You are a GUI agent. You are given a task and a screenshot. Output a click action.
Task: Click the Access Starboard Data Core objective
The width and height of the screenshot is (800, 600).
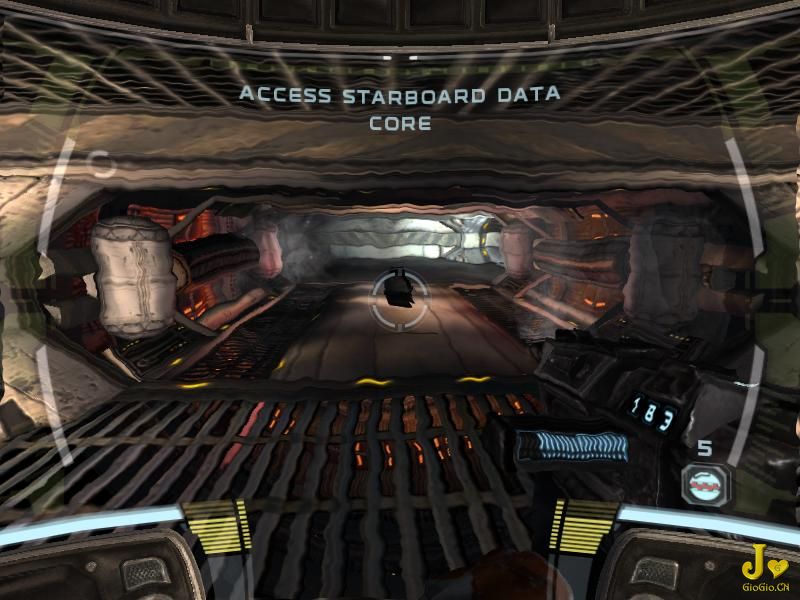[400, 110]
